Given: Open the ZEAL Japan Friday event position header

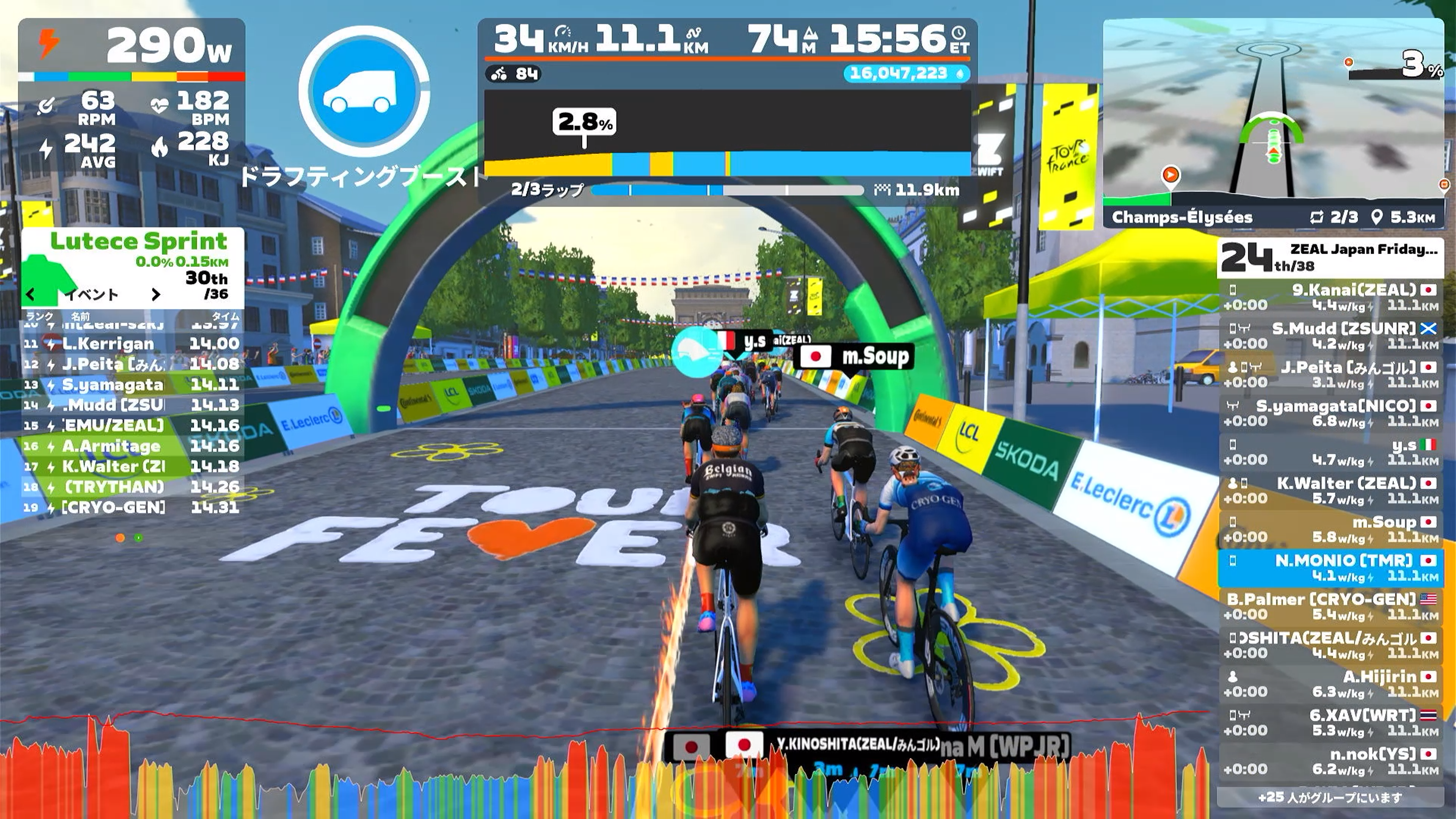Looking at the screenshot, I should tap(1330, 258).
